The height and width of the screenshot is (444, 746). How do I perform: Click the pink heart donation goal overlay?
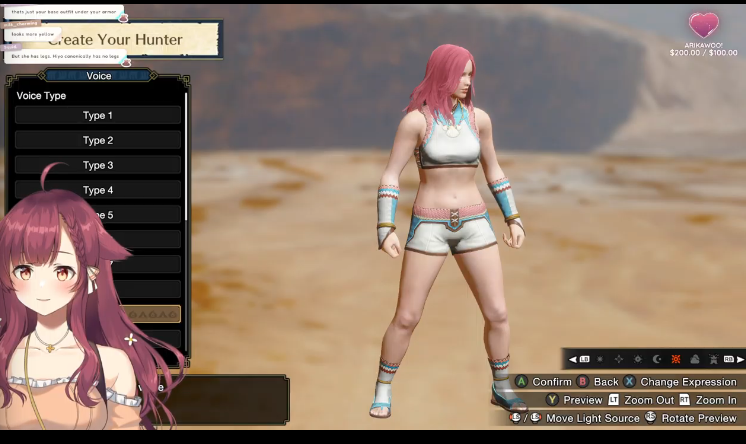(704, 25)
